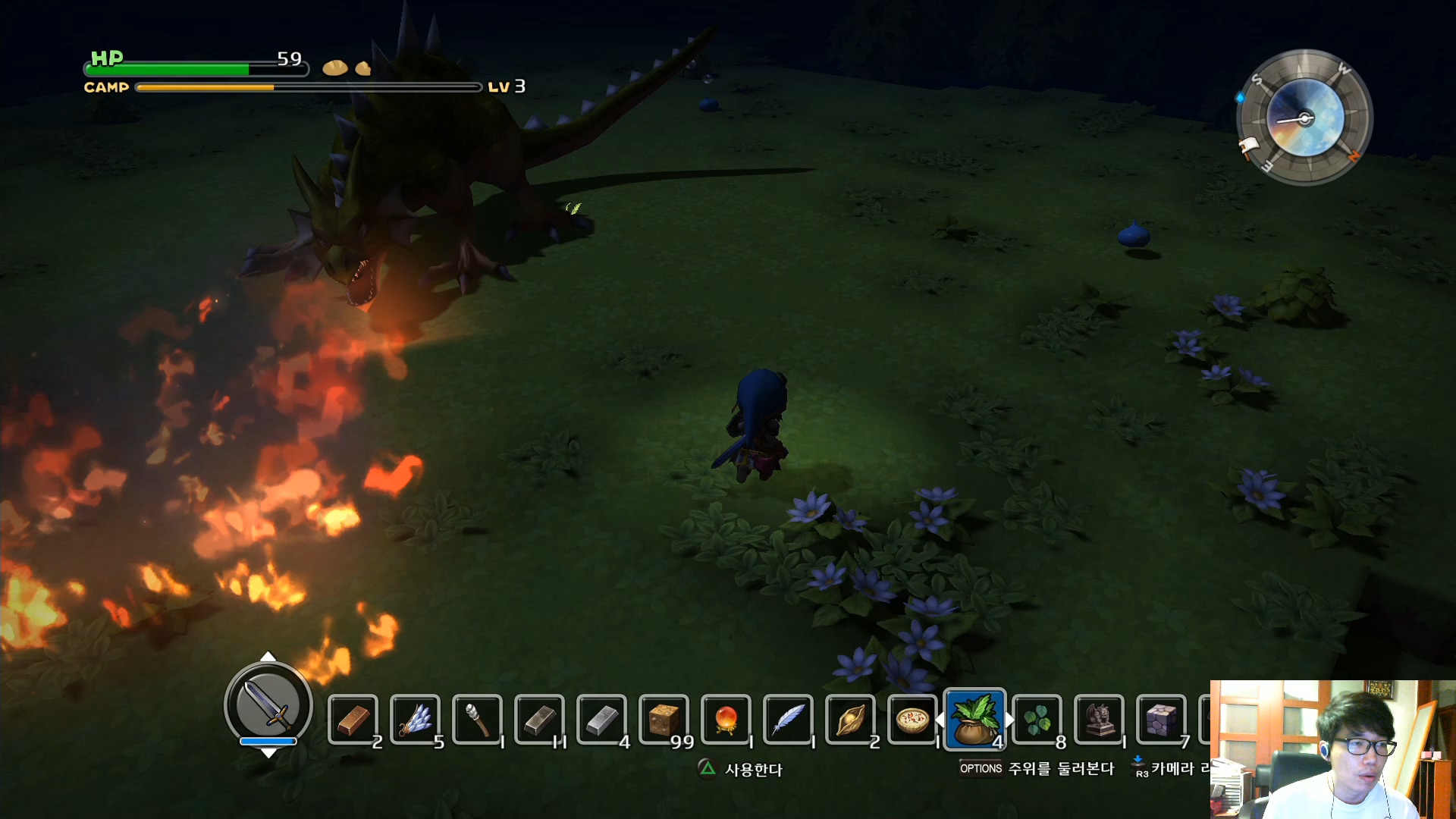1456x819 pixels.
Task: Click the compass minimap dial
Action: coord(1304,118)
